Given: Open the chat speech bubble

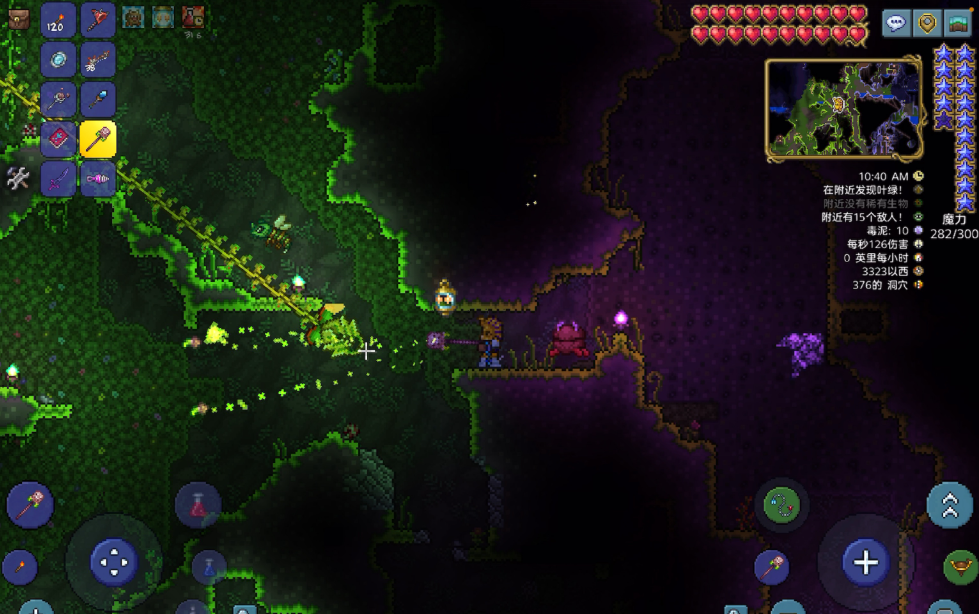Looking at the screenshot, I should [x=896, y=23].
